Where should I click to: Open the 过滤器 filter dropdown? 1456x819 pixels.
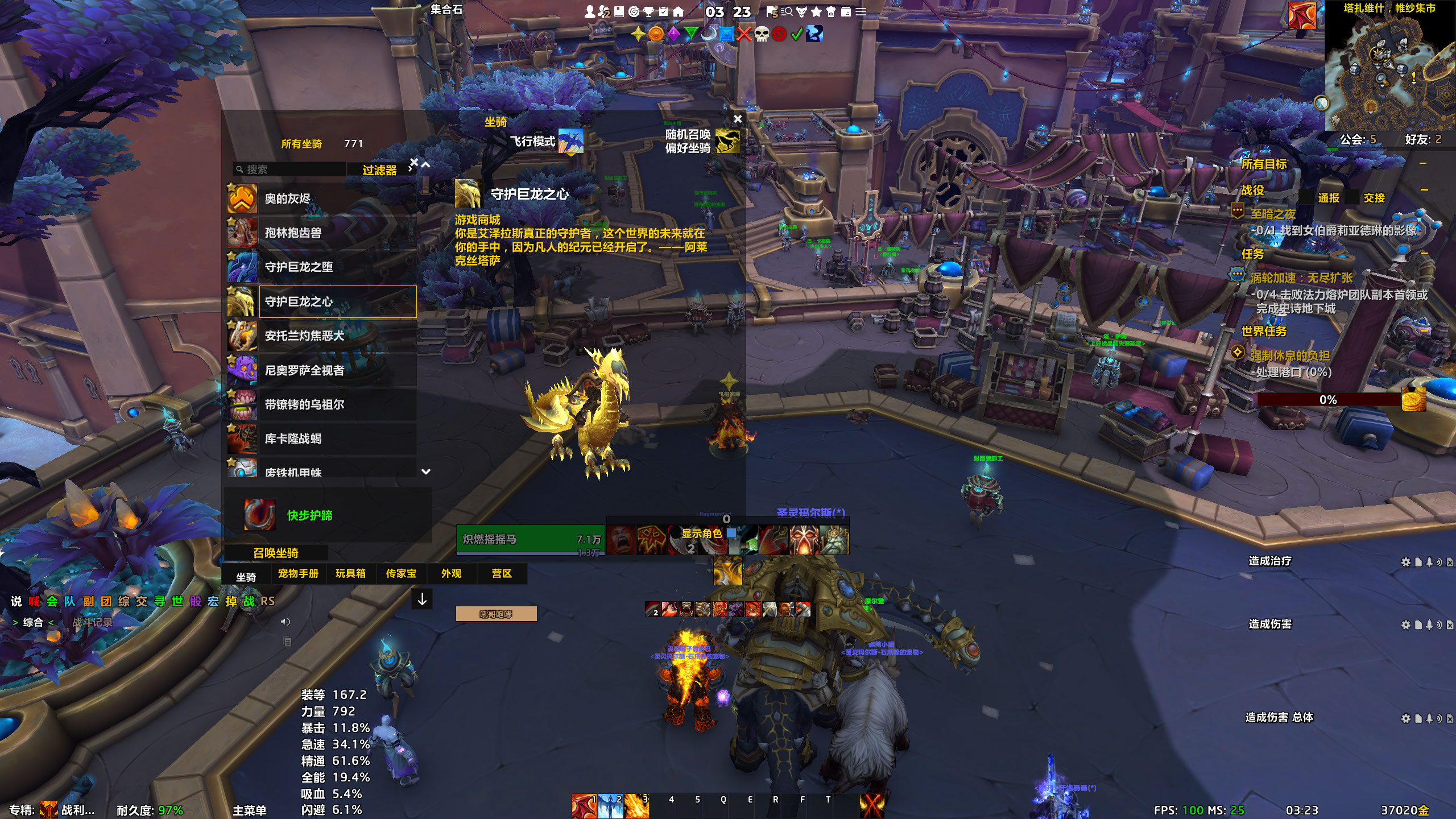(380, 170)
